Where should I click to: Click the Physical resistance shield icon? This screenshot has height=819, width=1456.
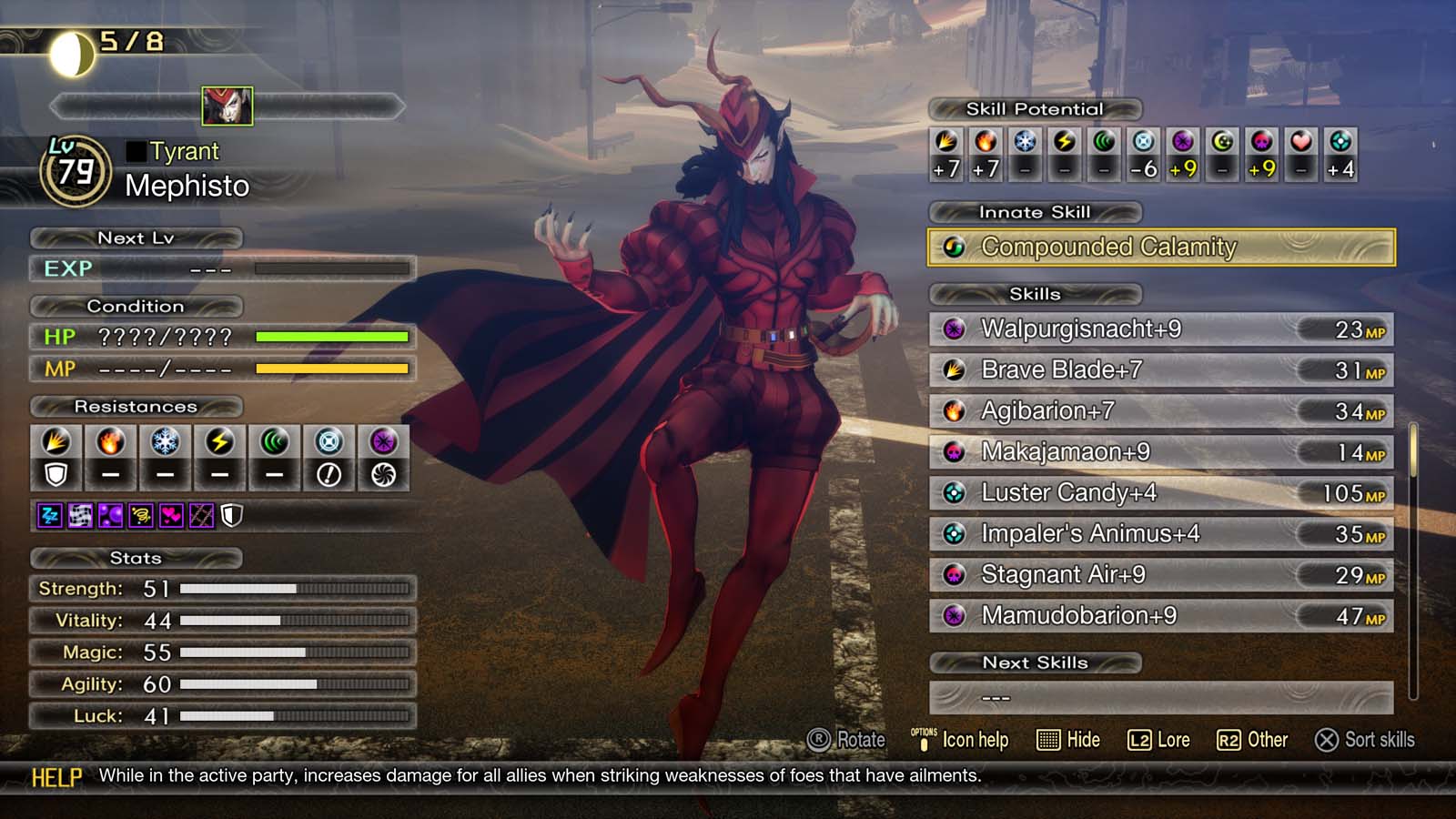point(56,473)
